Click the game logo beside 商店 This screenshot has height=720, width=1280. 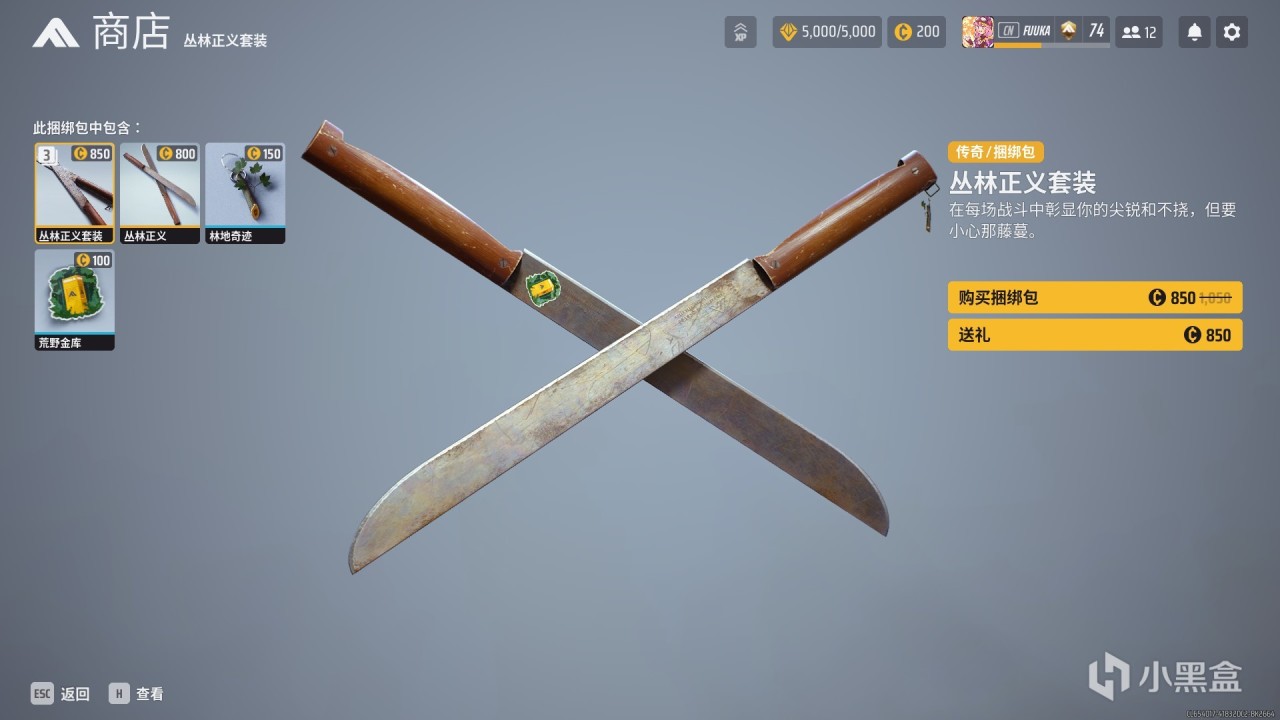click(57, 31)
